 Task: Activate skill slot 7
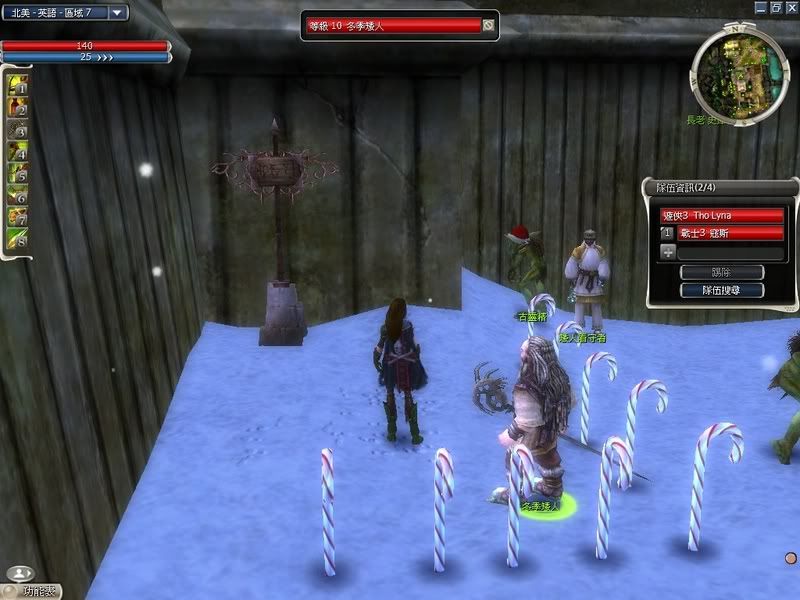[x=18, y=218]
